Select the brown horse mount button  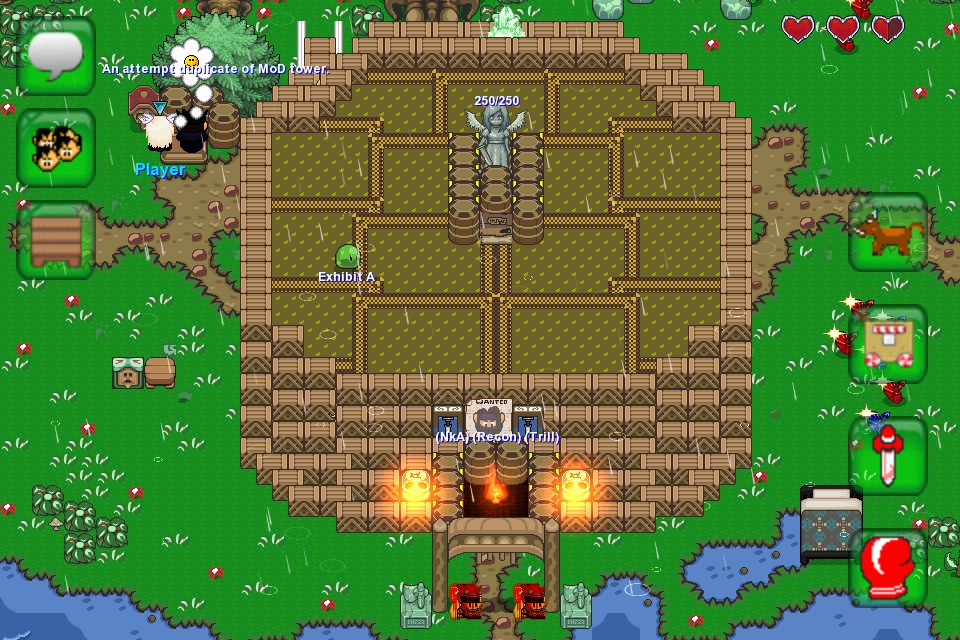888,232
